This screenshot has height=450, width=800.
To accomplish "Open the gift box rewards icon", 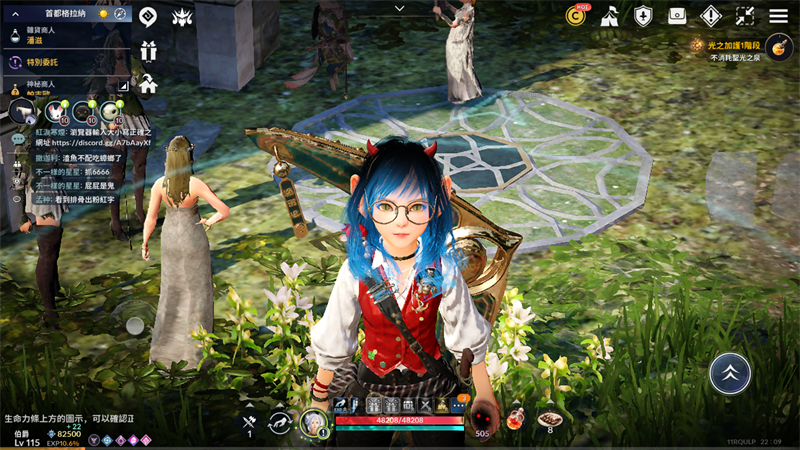I will (148, 51).
